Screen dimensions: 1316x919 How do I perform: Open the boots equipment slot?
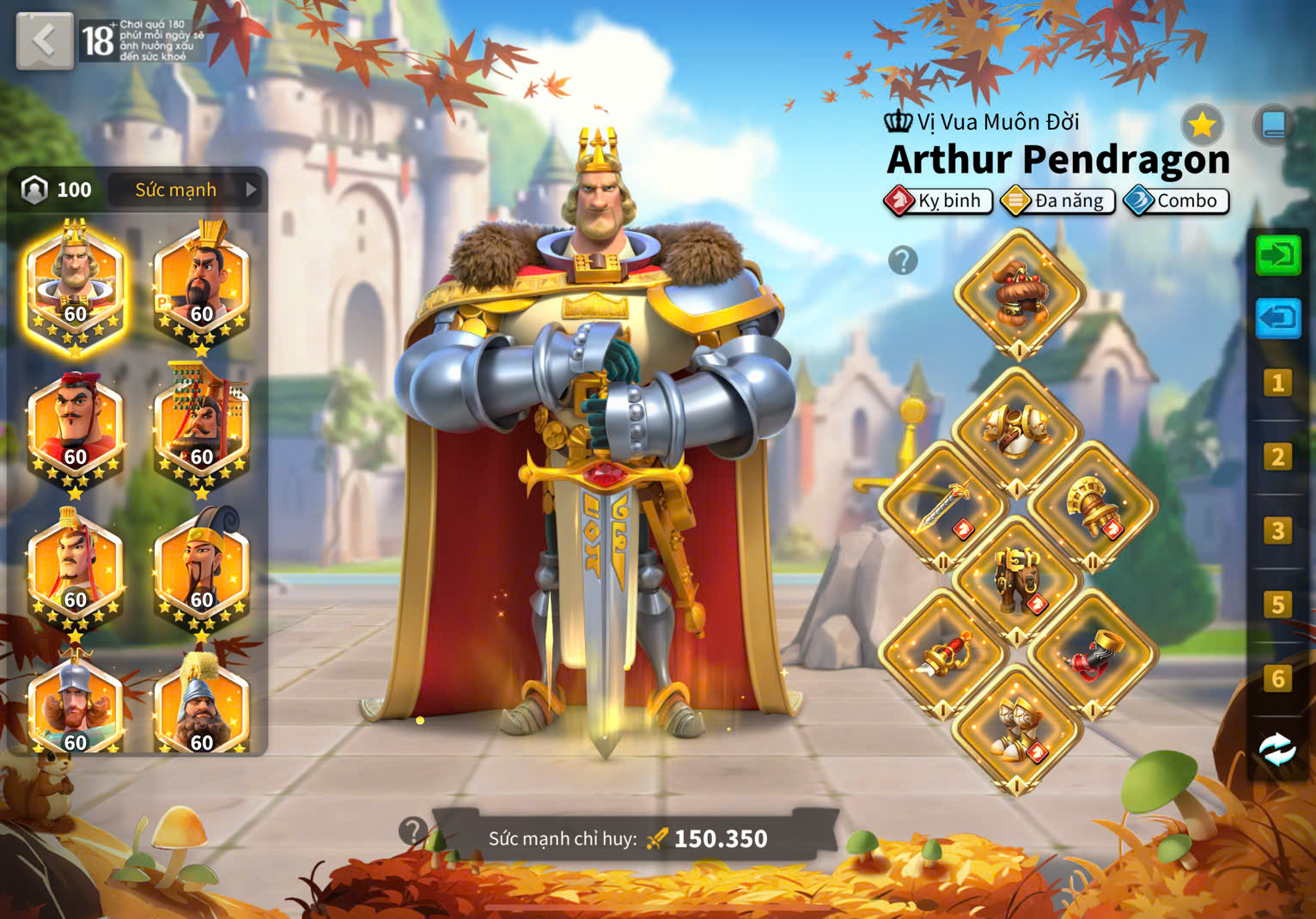click(1018, 730)
